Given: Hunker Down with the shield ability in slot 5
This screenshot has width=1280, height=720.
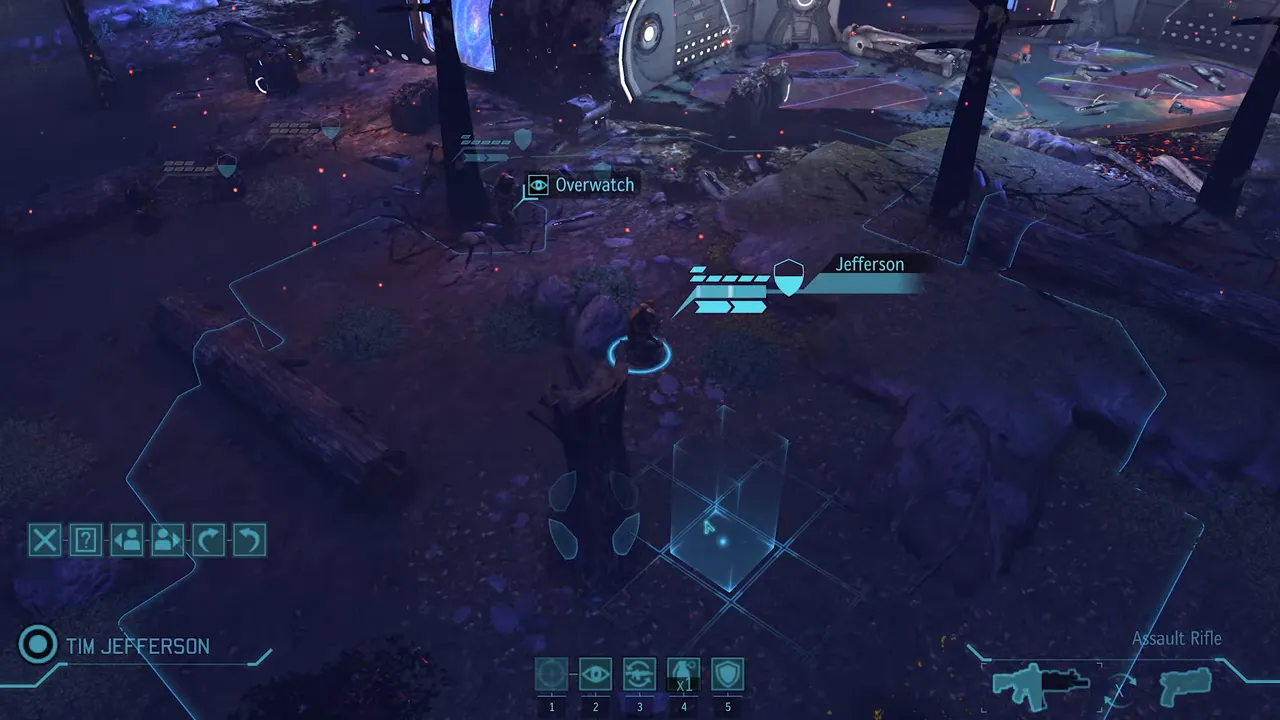Looking at the screenshot, I should point(727,674).
